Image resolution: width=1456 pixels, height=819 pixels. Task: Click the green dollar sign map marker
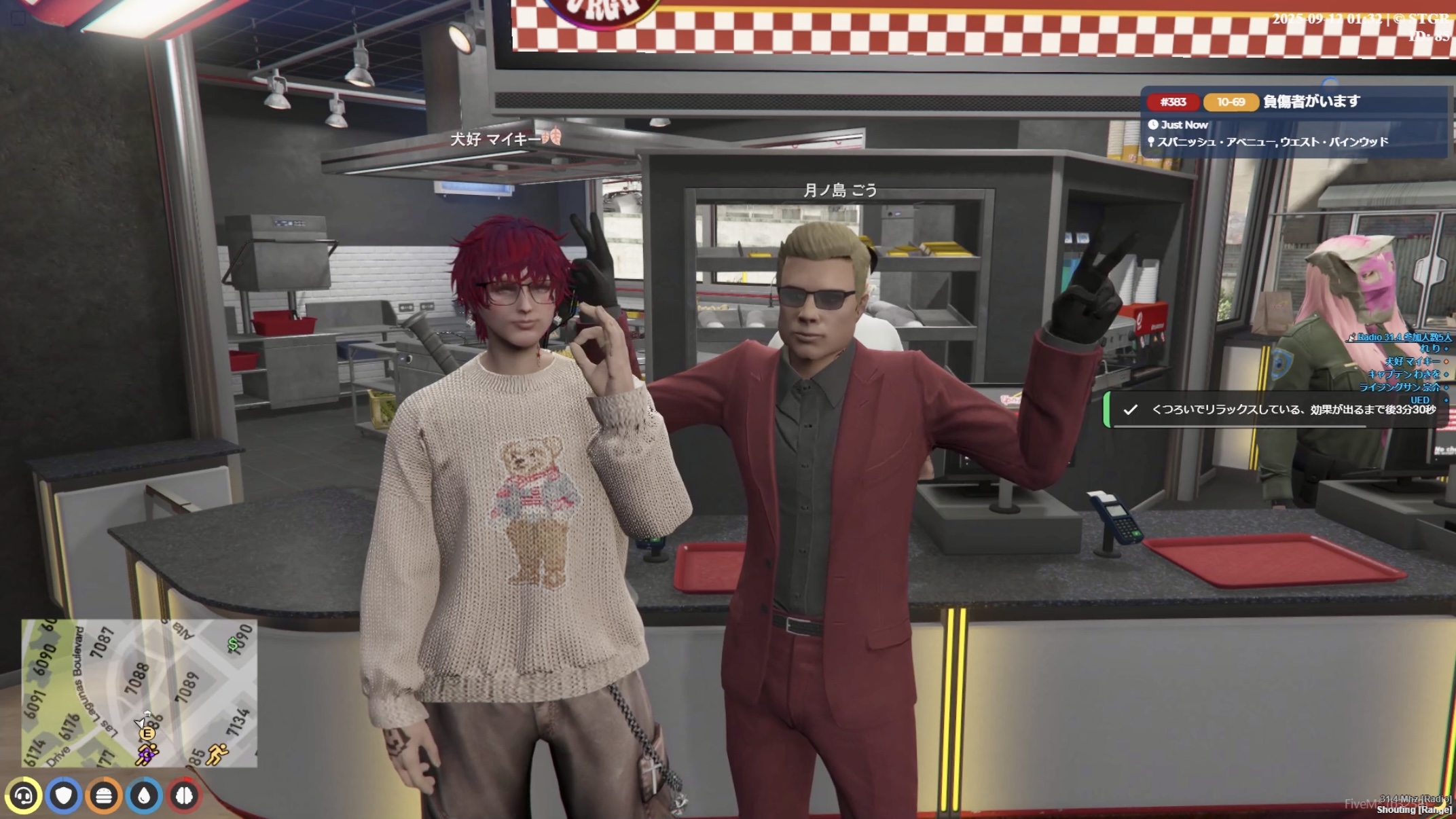pos(233,644)
